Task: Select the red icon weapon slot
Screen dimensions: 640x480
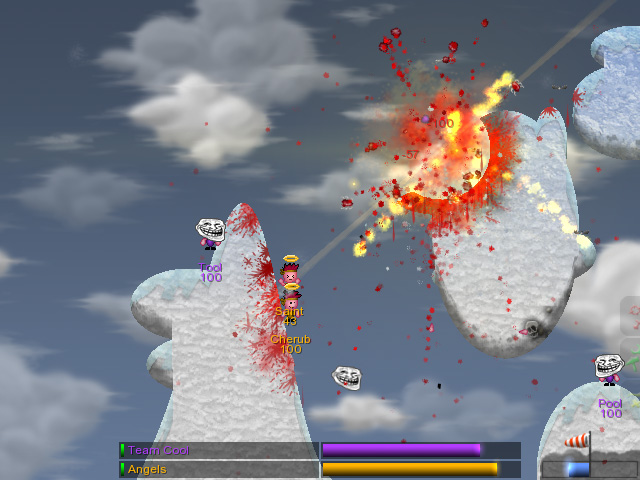Action: [x=632, y=316]
